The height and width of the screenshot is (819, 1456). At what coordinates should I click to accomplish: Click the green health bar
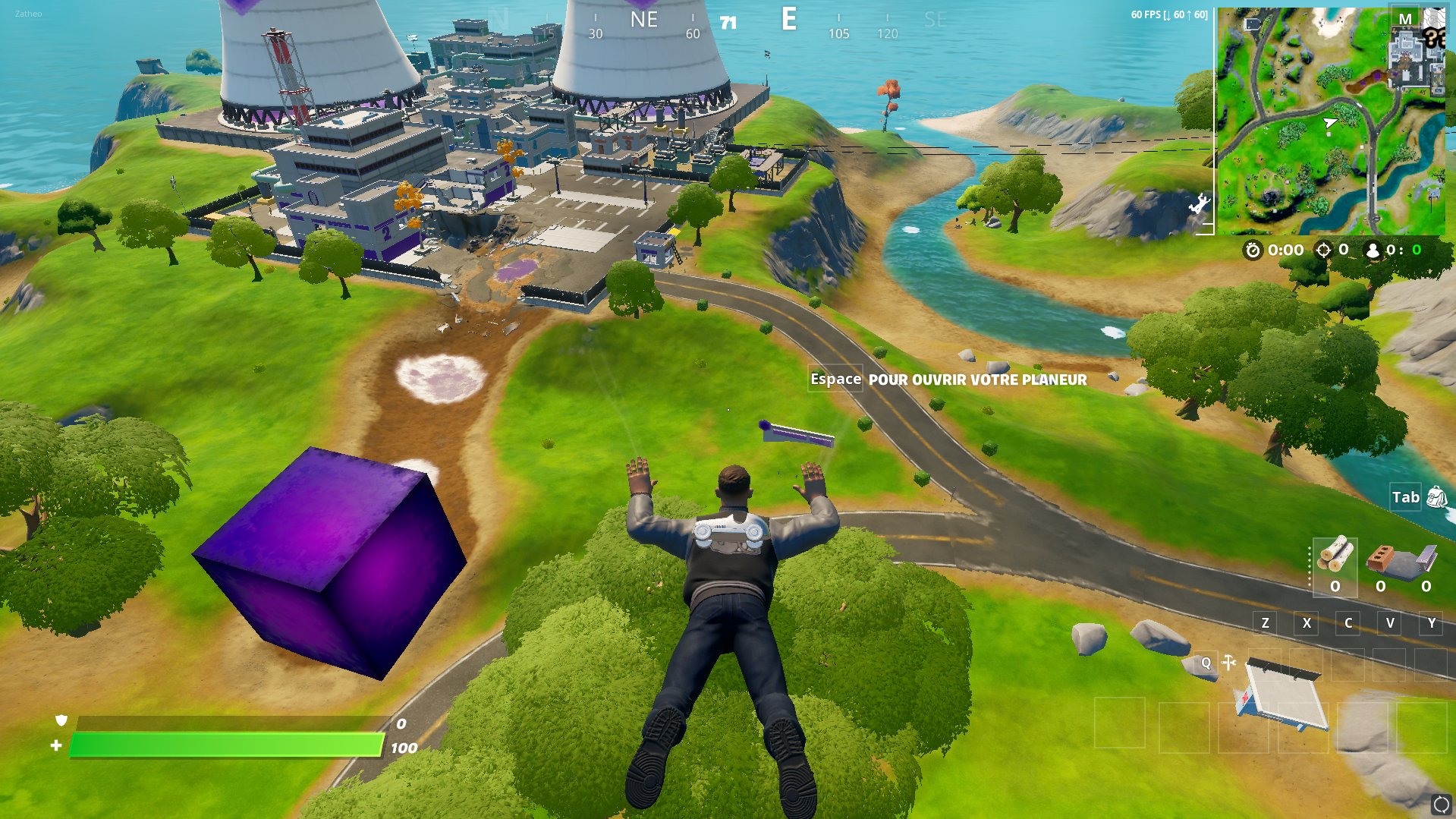(228, 745)
